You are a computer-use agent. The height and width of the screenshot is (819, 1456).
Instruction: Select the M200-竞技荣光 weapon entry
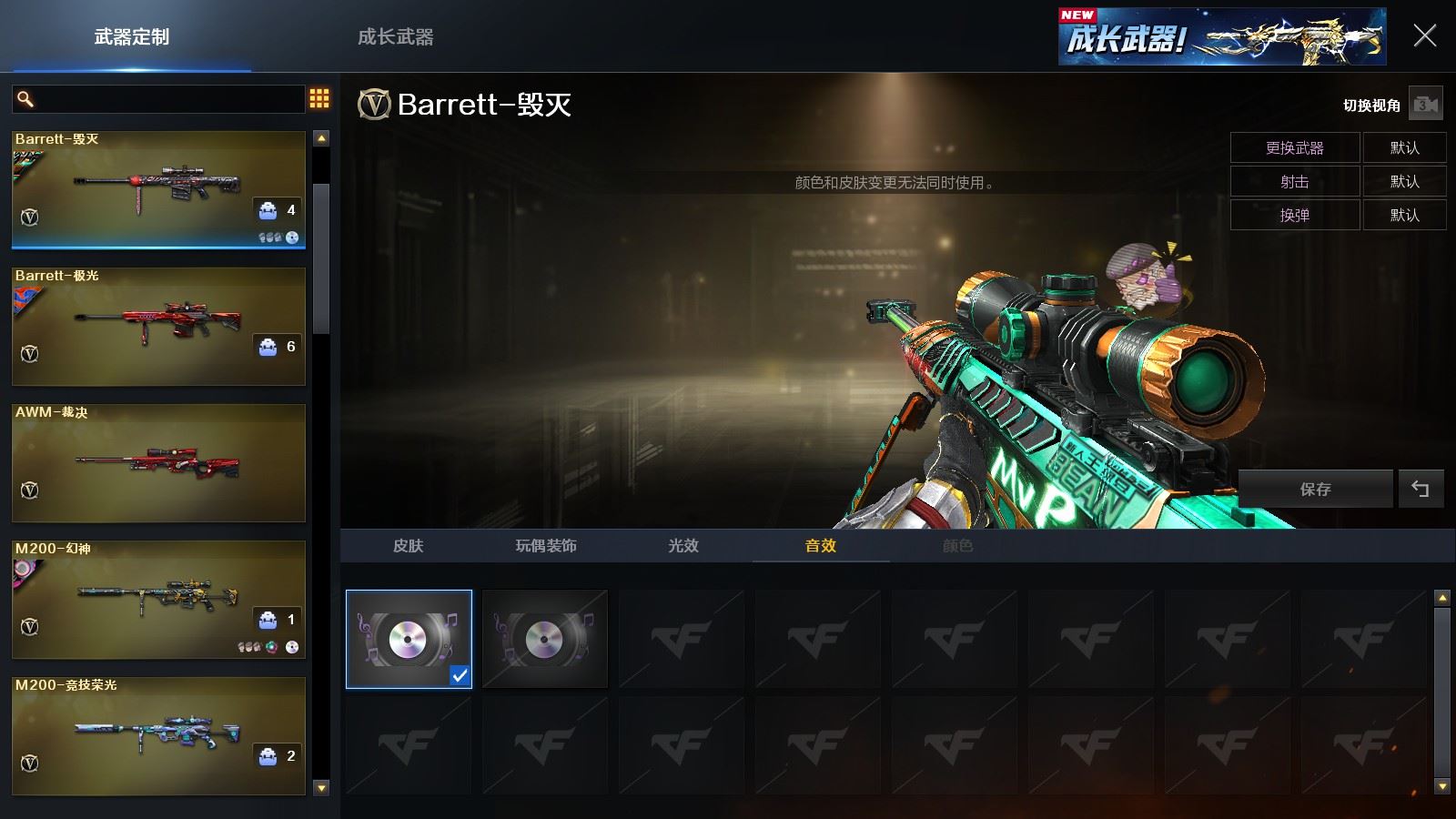tap(158, 735)
